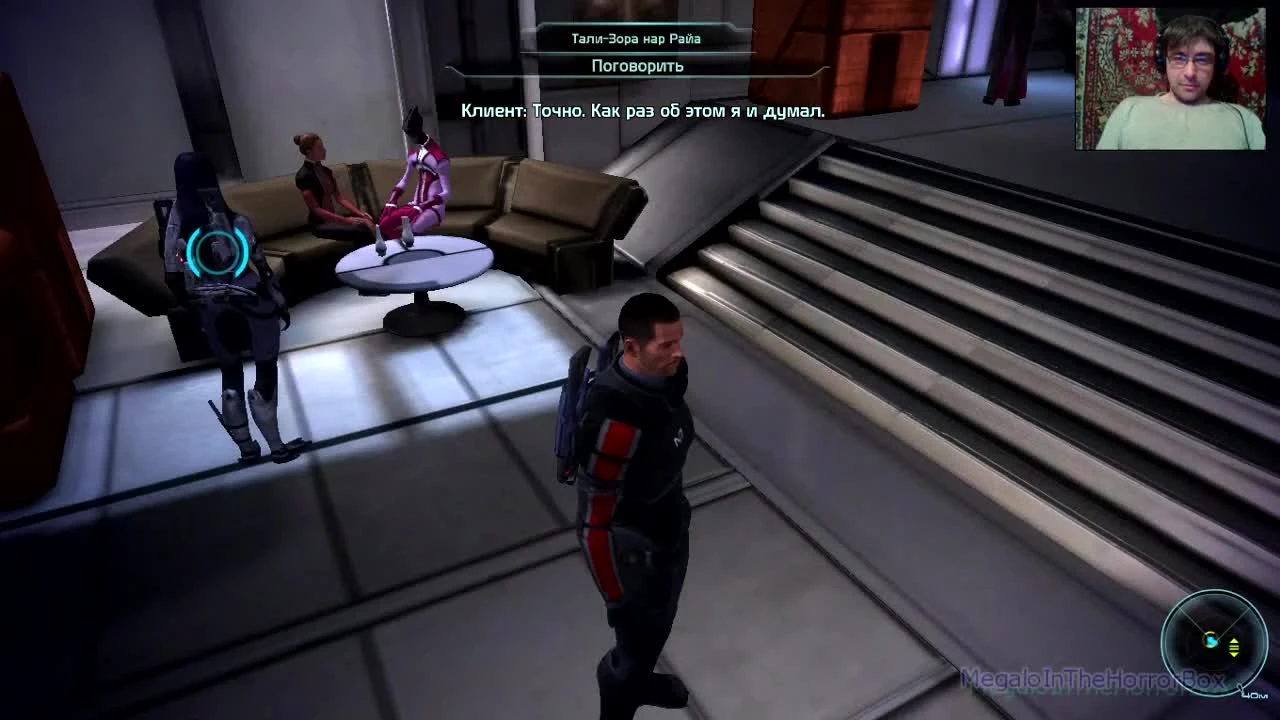
Task: Click the 40m distance marker near the radar
Action: pos(1254,694)
